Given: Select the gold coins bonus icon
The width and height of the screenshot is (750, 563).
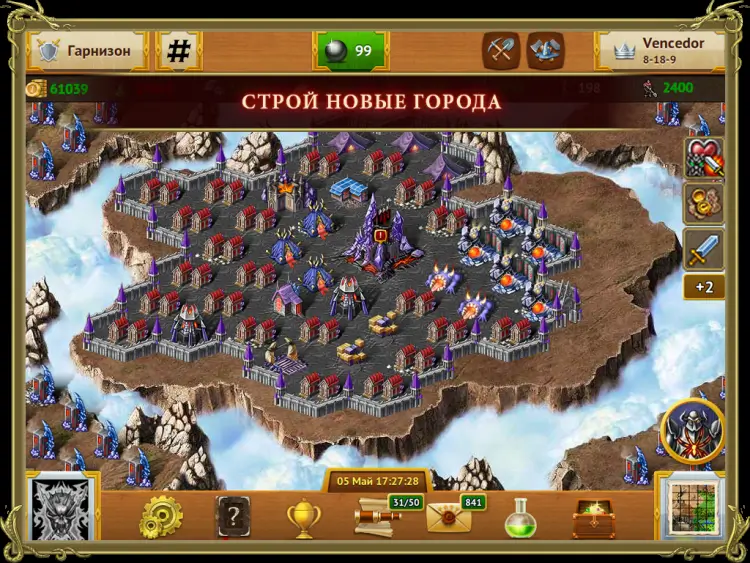Looking at the screenshot, I should pyautogui.click(x=704, y=204).
